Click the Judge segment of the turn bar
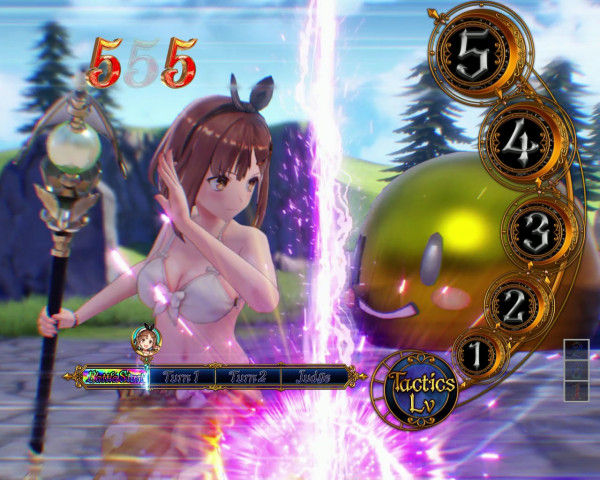This screenshot has height=480, width=600. 313,377
